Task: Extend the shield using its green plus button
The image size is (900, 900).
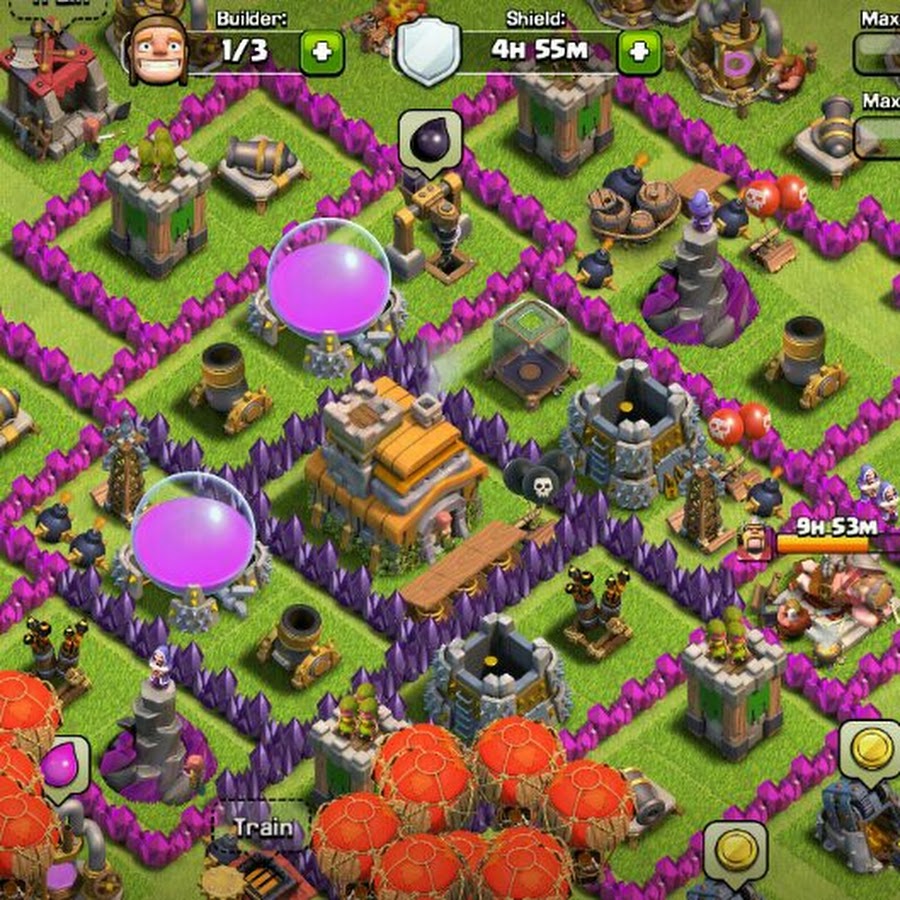Action: (639, 52)
